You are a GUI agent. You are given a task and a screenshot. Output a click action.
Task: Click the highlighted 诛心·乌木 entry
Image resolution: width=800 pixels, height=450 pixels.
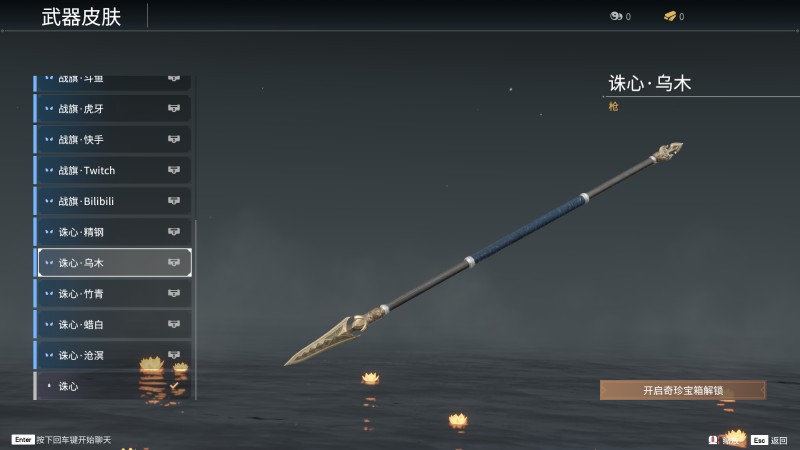pos(113,263)
